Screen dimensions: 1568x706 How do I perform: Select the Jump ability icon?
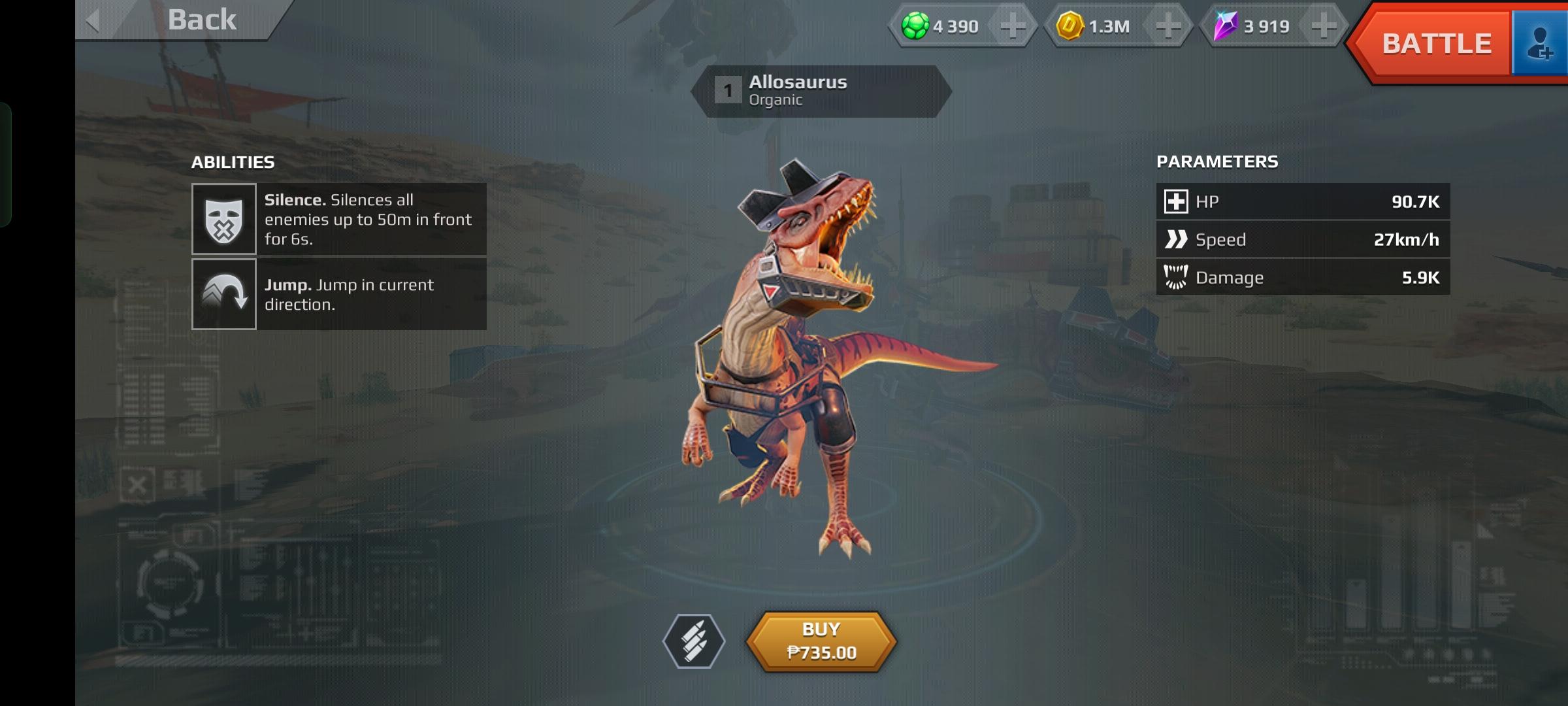coord(223,294)
